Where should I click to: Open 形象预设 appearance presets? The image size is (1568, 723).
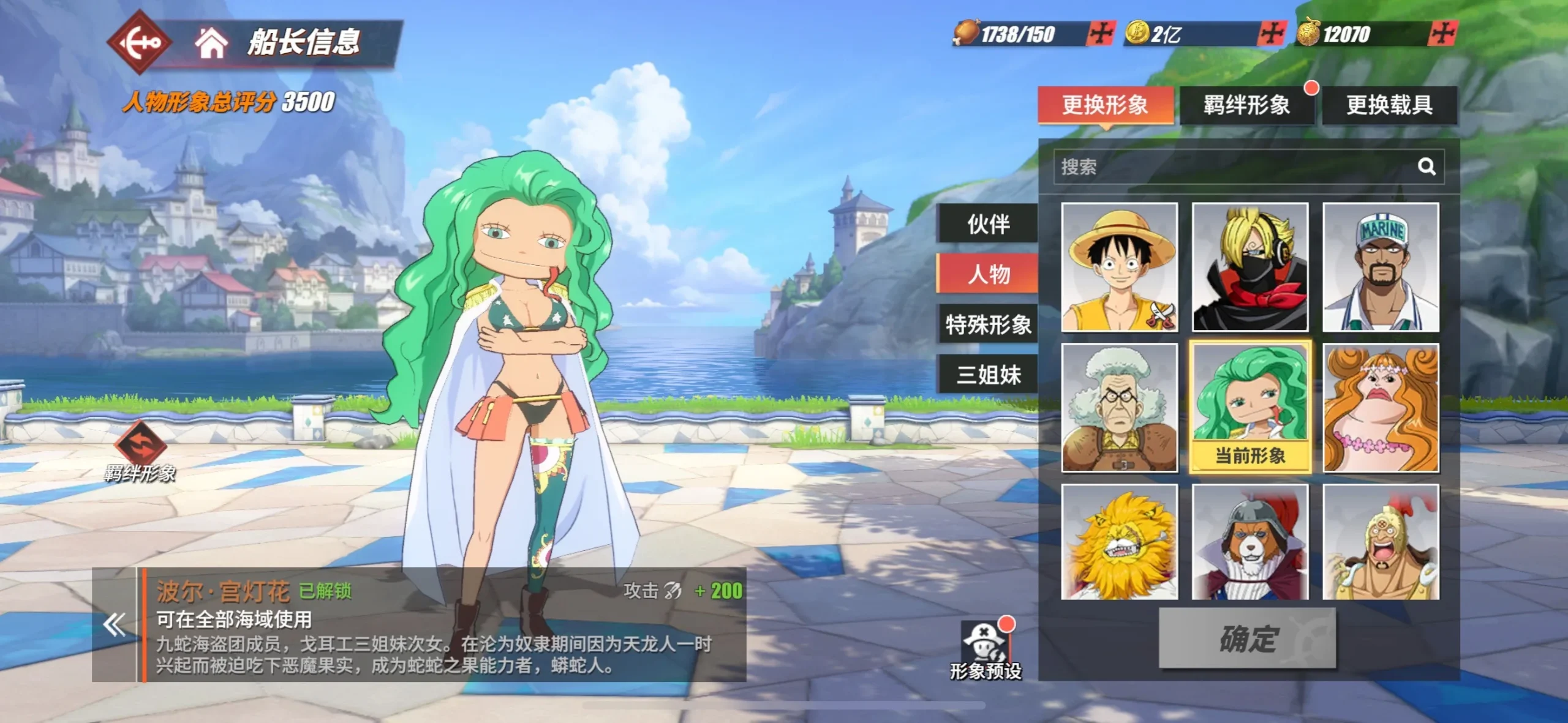coord(985,650)
